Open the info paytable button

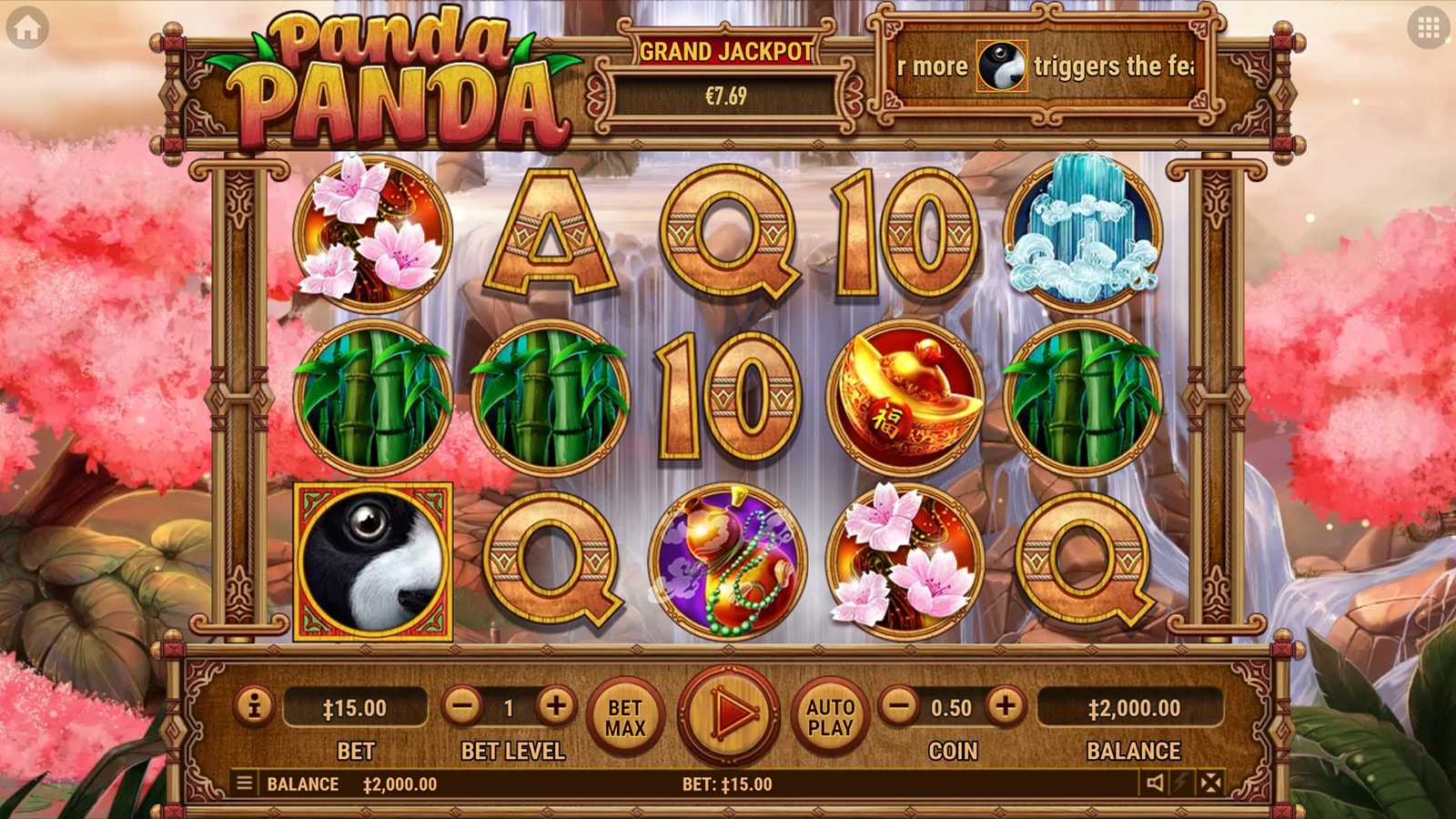tap(254, 706)
